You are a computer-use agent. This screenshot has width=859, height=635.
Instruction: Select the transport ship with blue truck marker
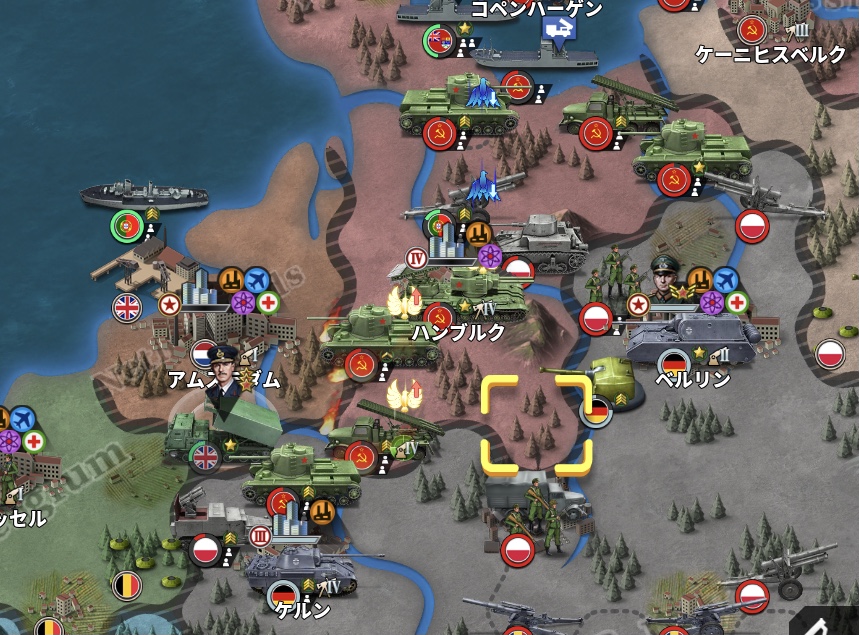[x=528, y=52]
